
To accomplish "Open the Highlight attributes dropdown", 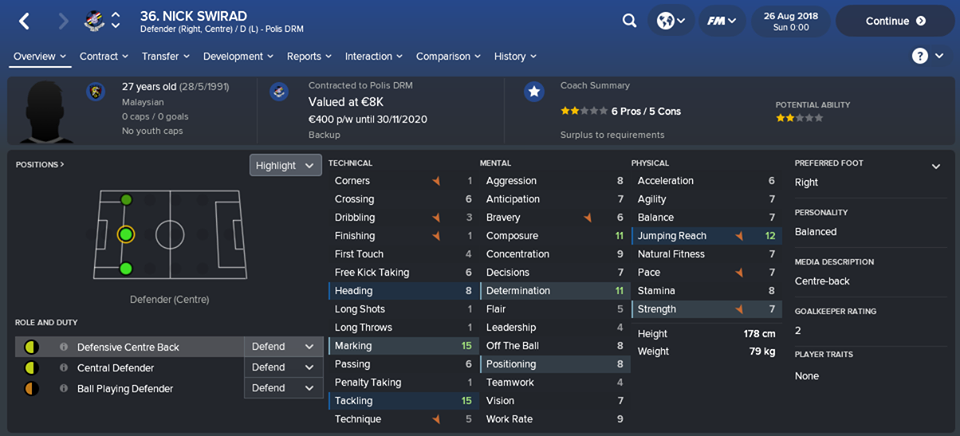I will click(285, 165).
